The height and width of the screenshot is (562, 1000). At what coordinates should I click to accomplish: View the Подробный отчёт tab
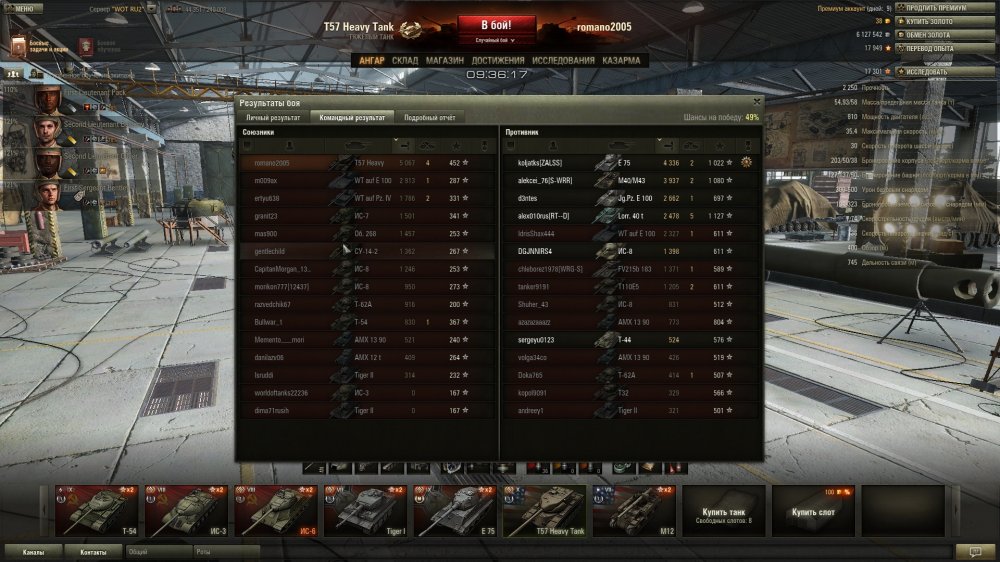click(x=430, y=117)
